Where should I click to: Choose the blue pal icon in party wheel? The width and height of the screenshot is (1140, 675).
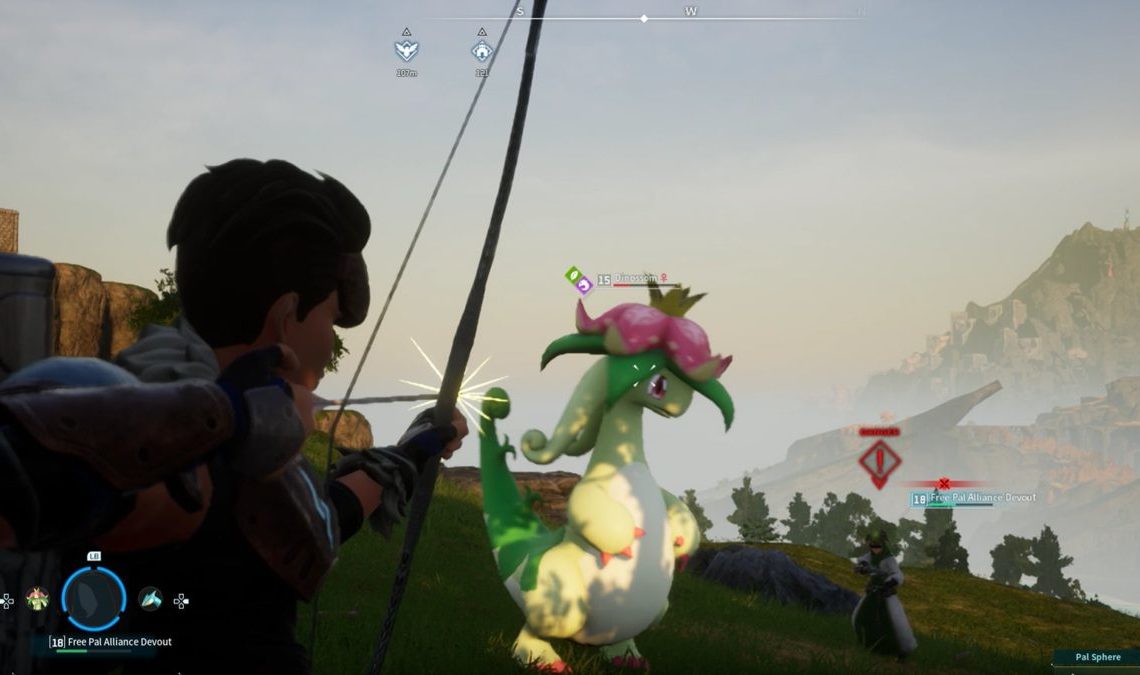(150, 598)
